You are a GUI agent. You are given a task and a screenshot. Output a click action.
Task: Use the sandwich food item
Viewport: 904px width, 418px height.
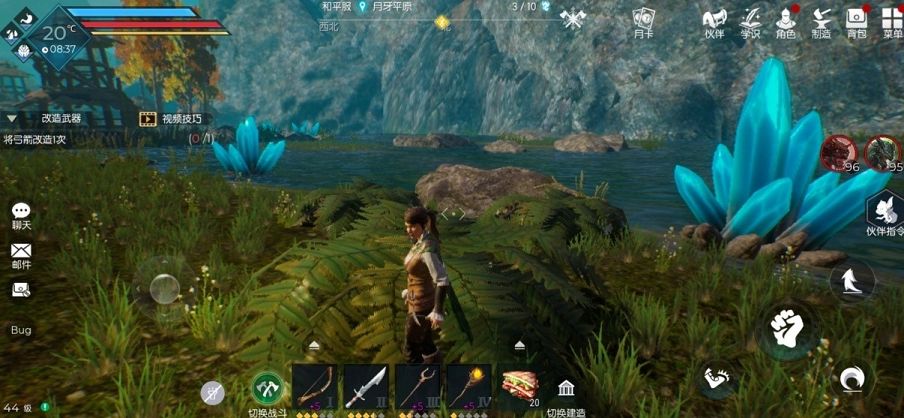[x=520, y=386]
